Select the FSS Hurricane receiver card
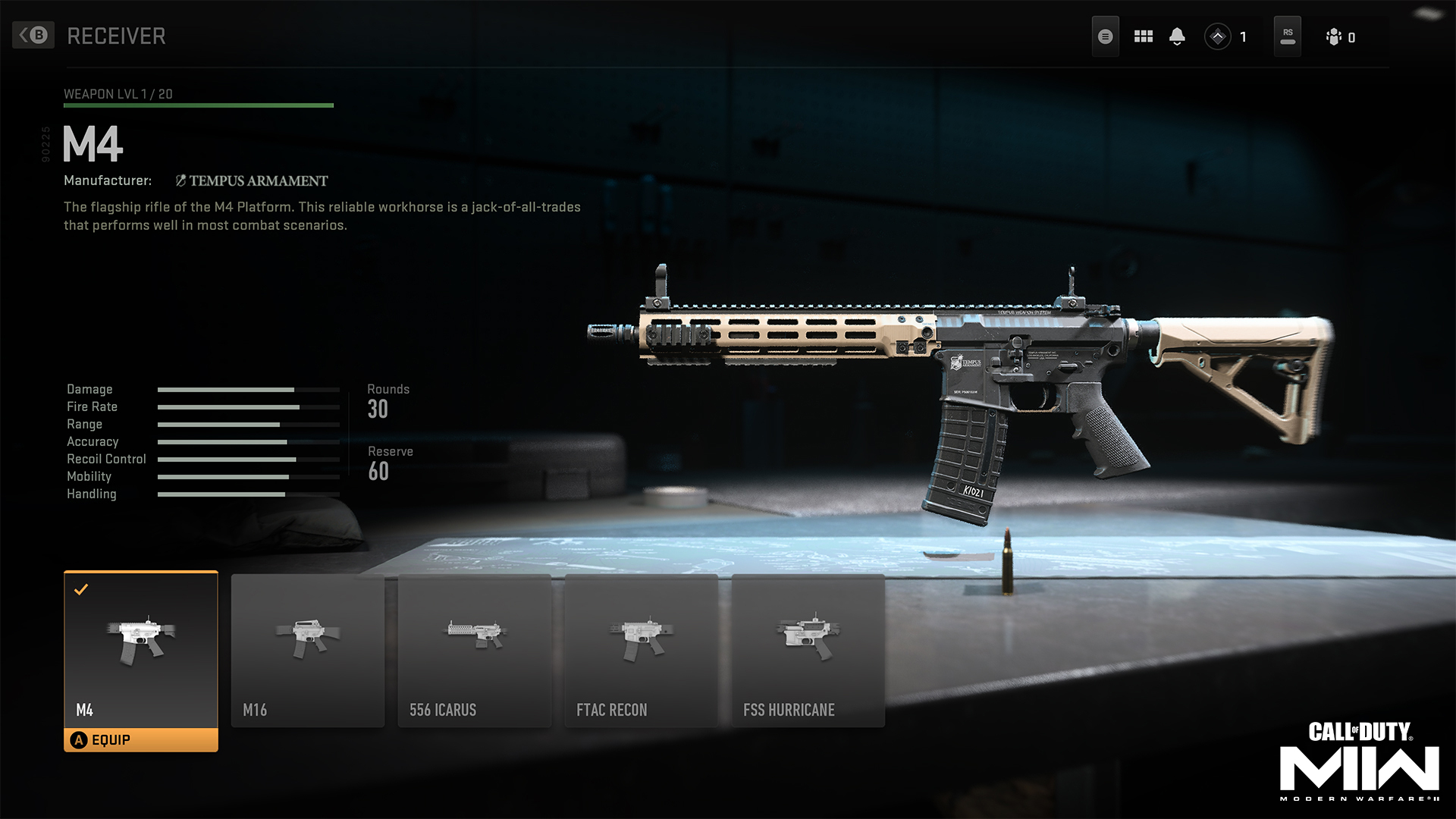The height and width of the screenshot is (819, 1456). (x=808, y=650)
